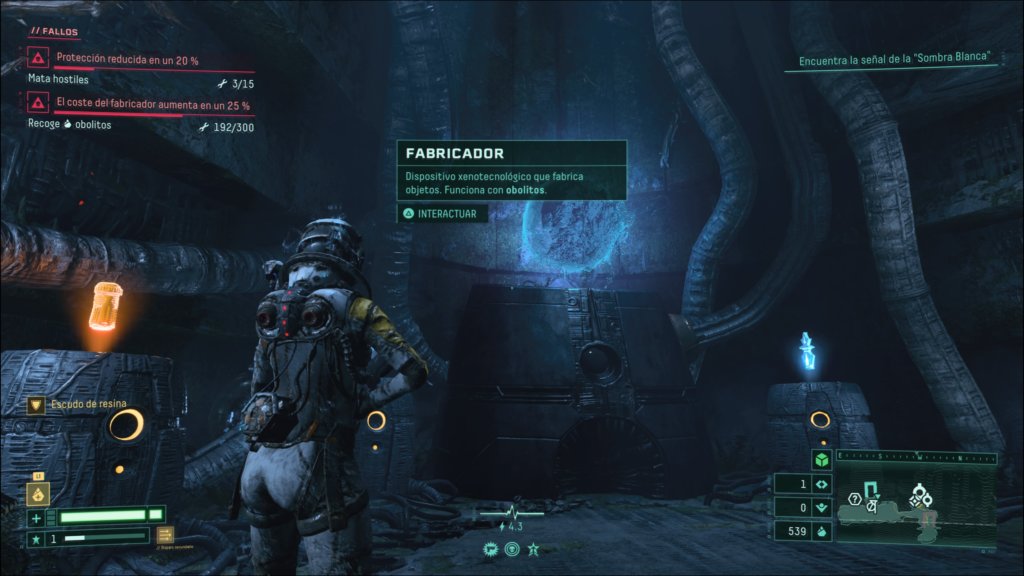This screenshot has width=1024, height=576.
Task: Click the spiky gear icon at bottom center
Action: point(491,548)
